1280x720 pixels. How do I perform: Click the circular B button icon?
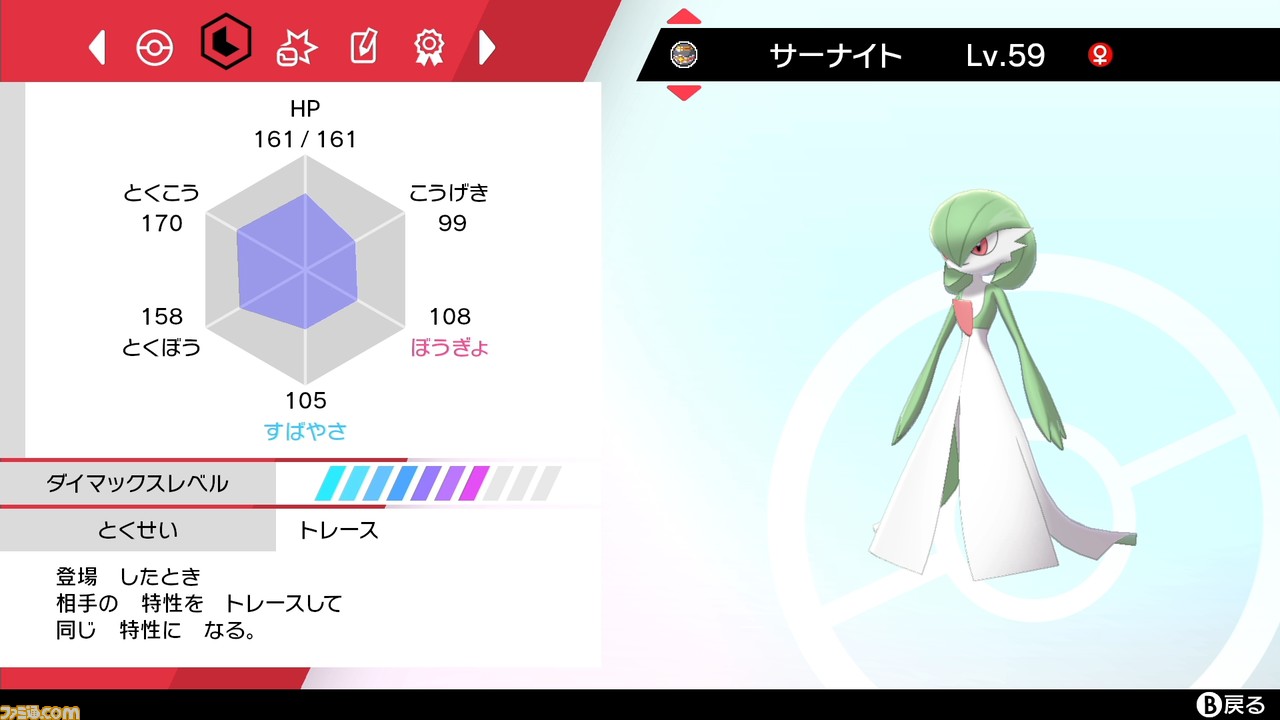[1207, 703]
